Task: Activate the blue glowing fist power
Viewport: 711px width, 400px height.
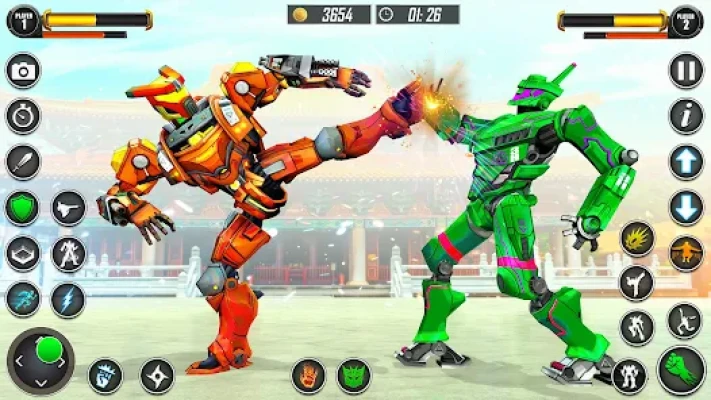Action: coord(105,376)
